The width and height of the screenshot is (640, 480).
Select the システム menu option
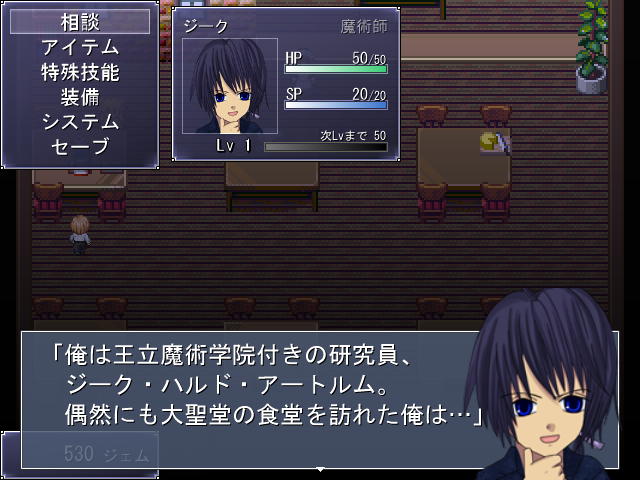coord(80,122)
